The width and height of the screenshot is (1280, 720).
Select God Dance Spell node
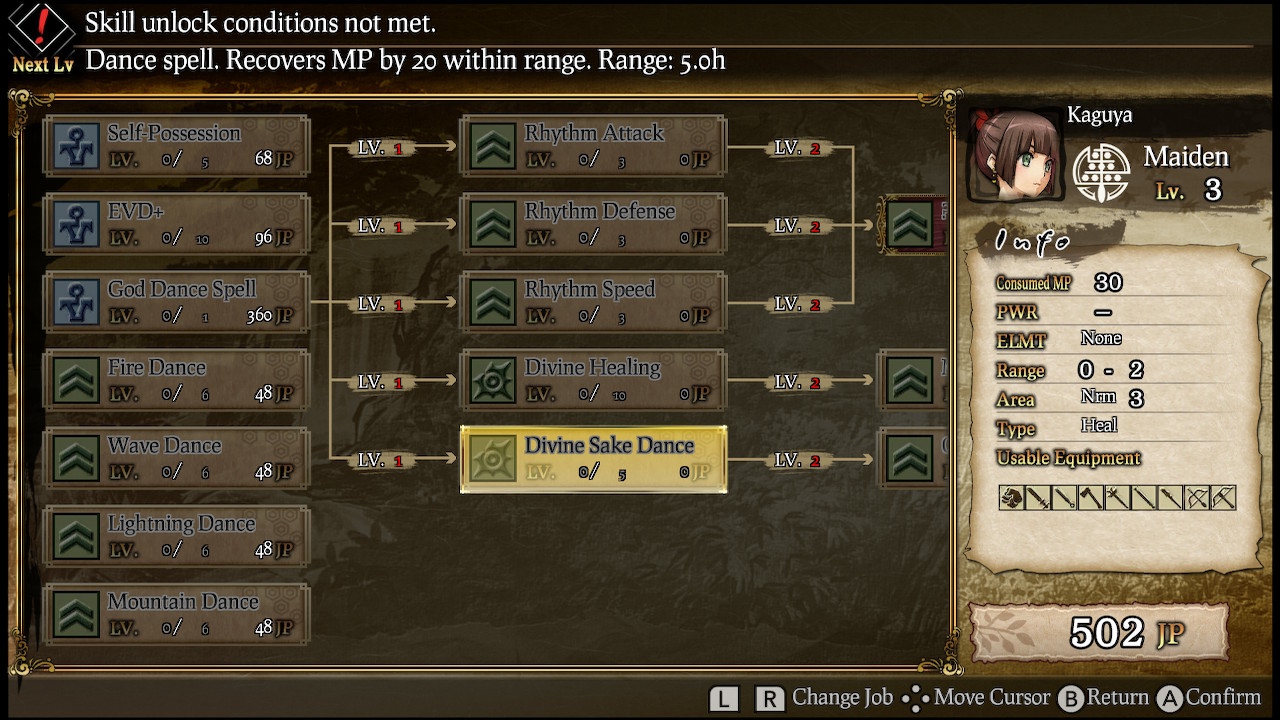(176, 302)
